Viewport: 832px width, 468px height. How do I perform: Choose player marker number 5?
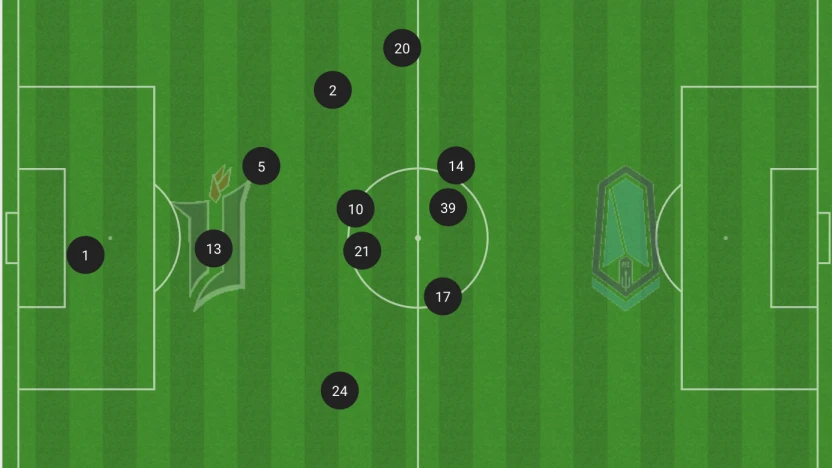(x=261, y=166)
